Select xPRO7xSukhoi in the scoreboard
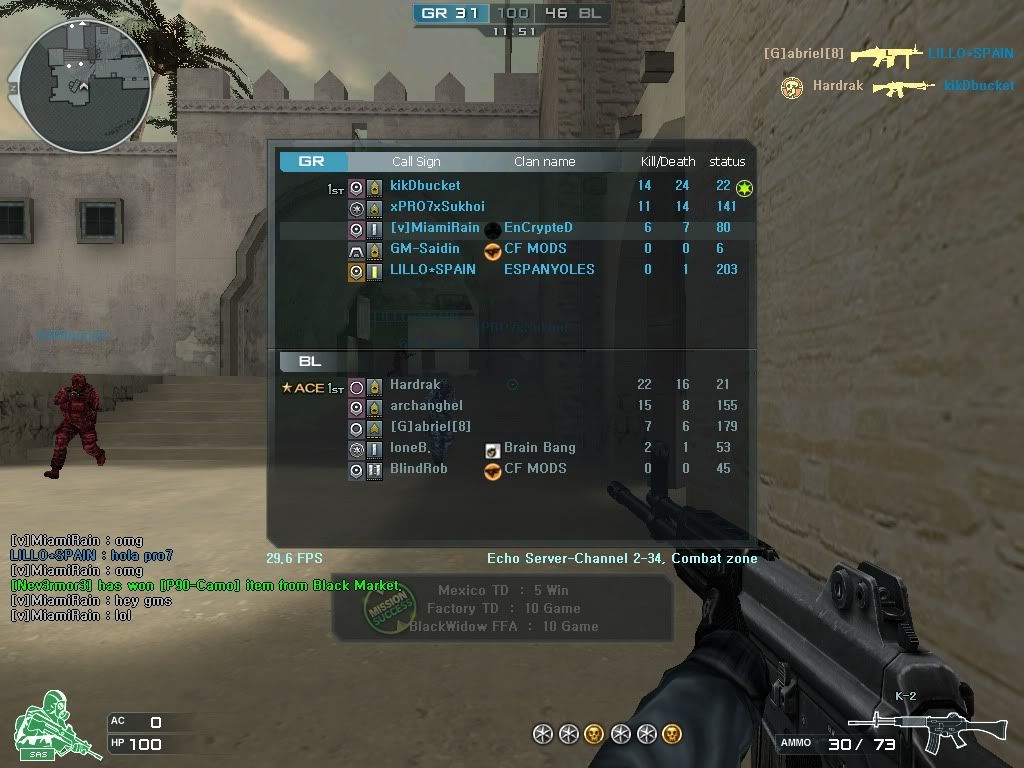 click(x=437, y=207)
